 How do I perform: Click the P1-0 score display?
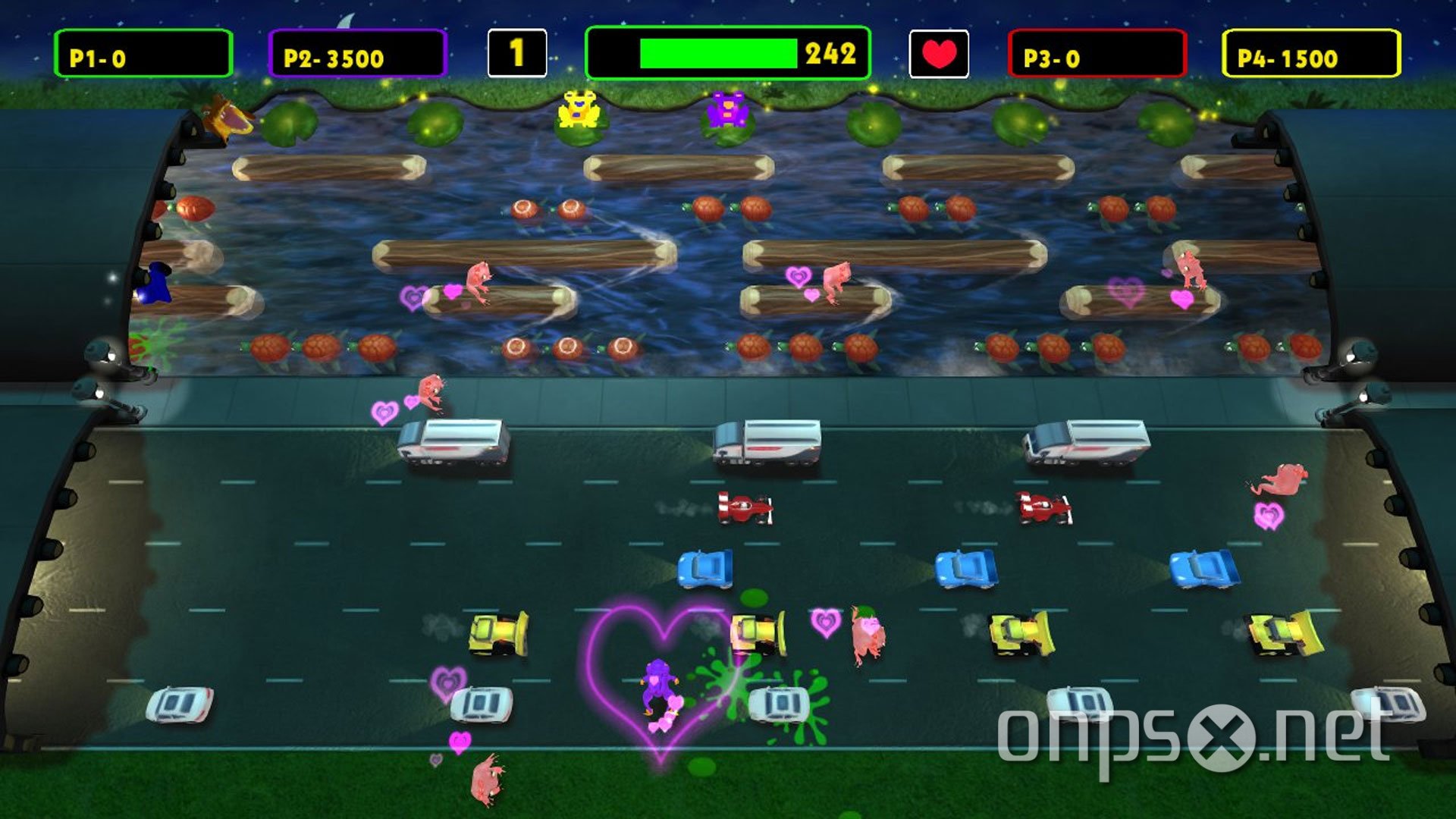(x=143, y=53)
